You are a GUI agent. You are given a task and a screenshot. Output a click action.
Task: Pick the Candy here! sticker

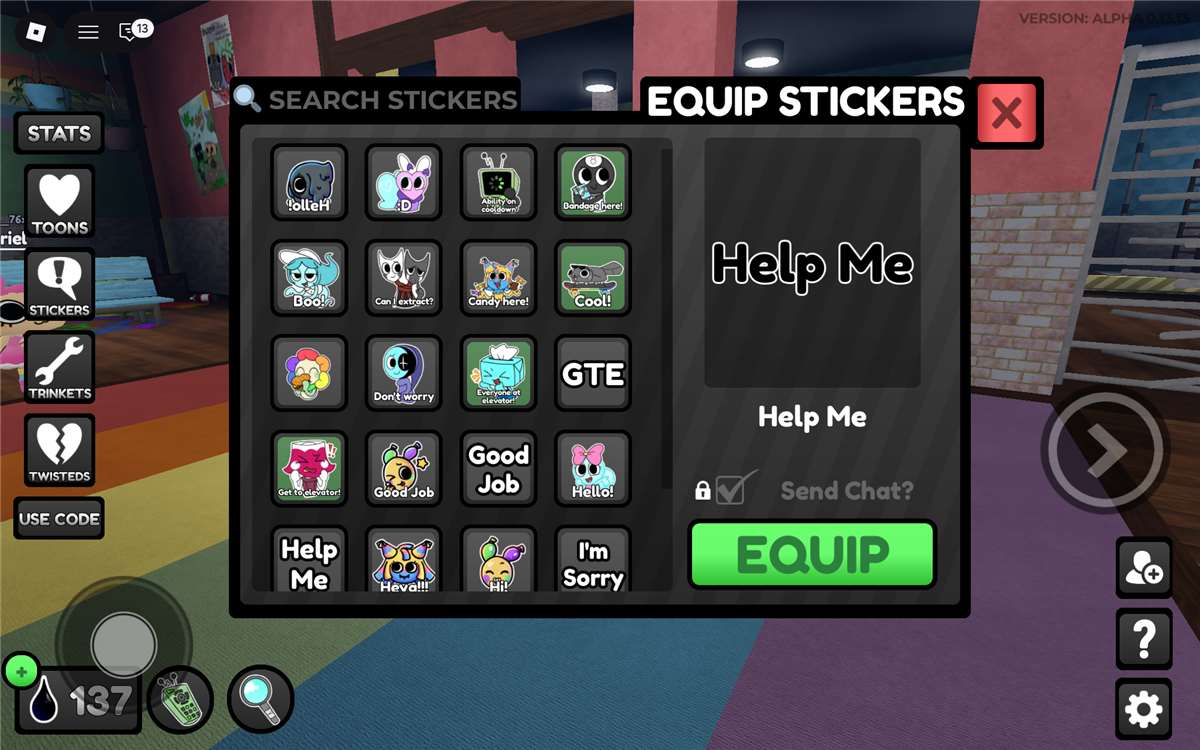pos(498,278)
